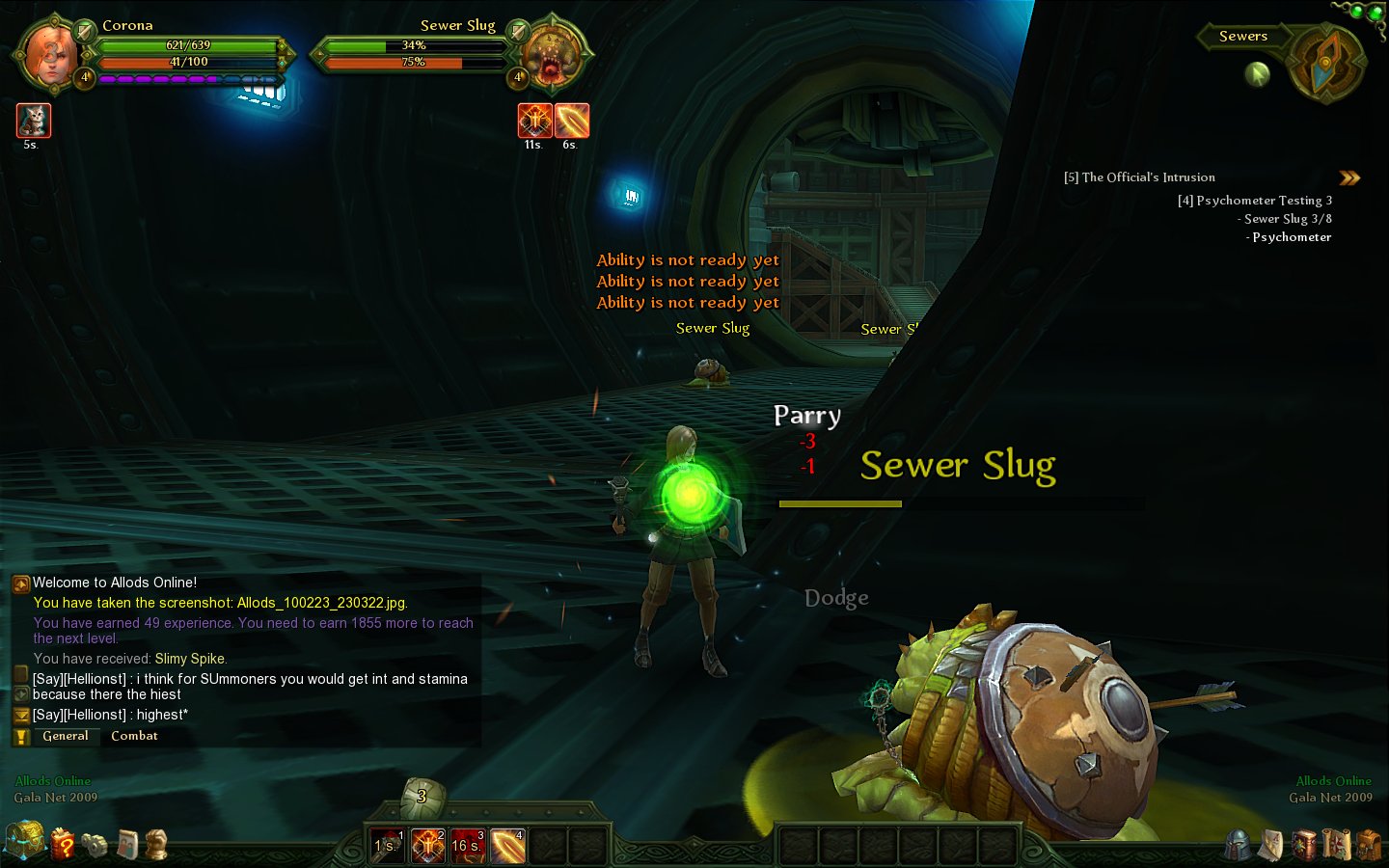Select Psychometer Testing 3 quest in tracker
1389x868 pixels.
coord(1255,201)
